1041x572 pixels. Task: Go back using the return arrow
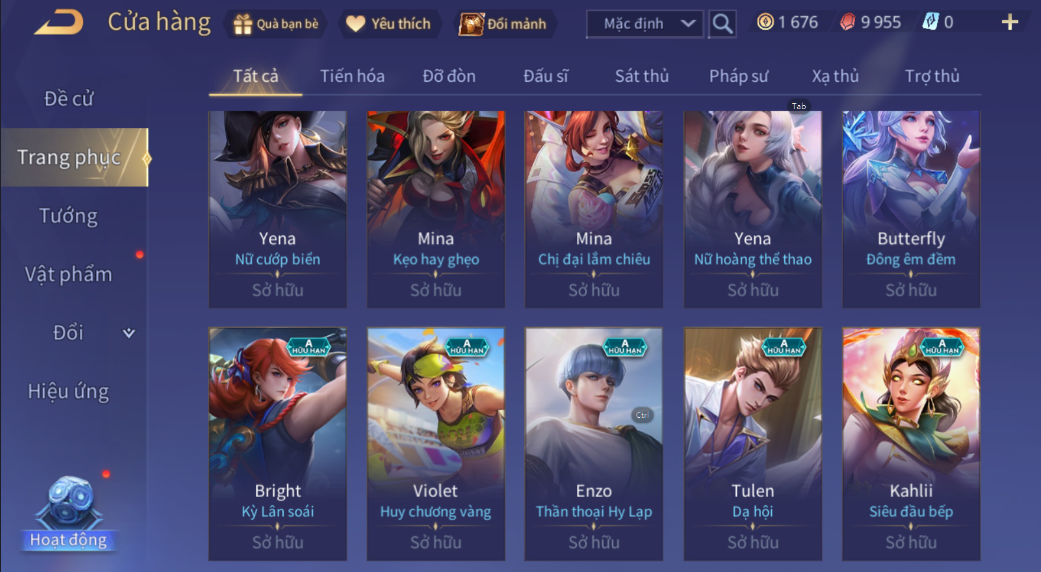click(x=58, y=22)
